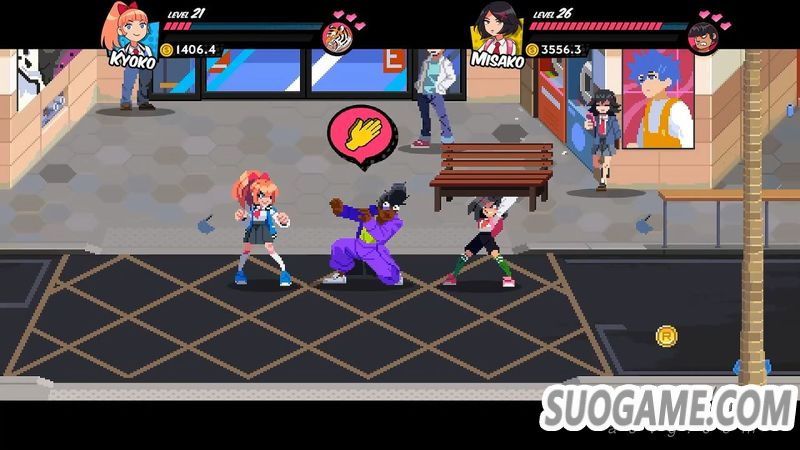Click the waving hand speech bubble
800x450 pixels.
pos(361,131)
